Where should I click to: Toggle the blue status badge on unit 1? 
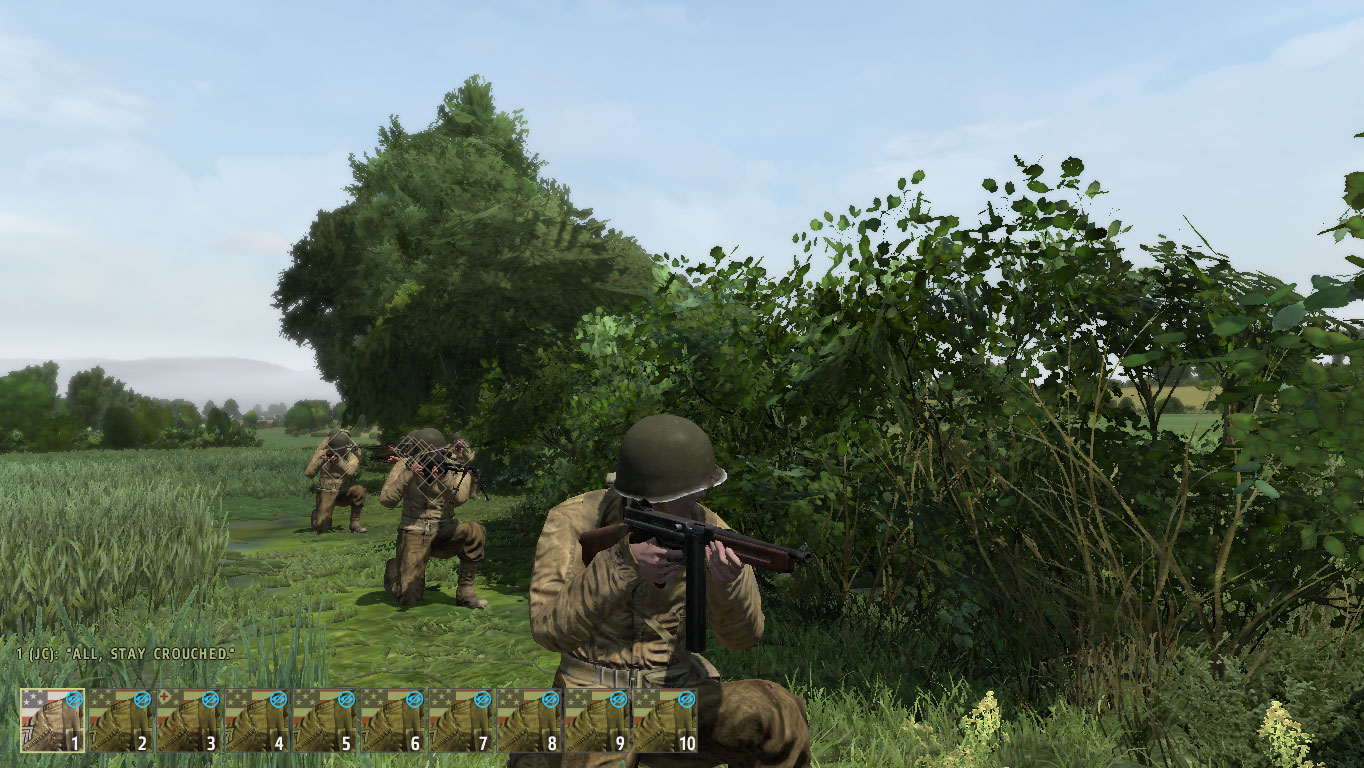pyautogui.click(x=74, y=700)
